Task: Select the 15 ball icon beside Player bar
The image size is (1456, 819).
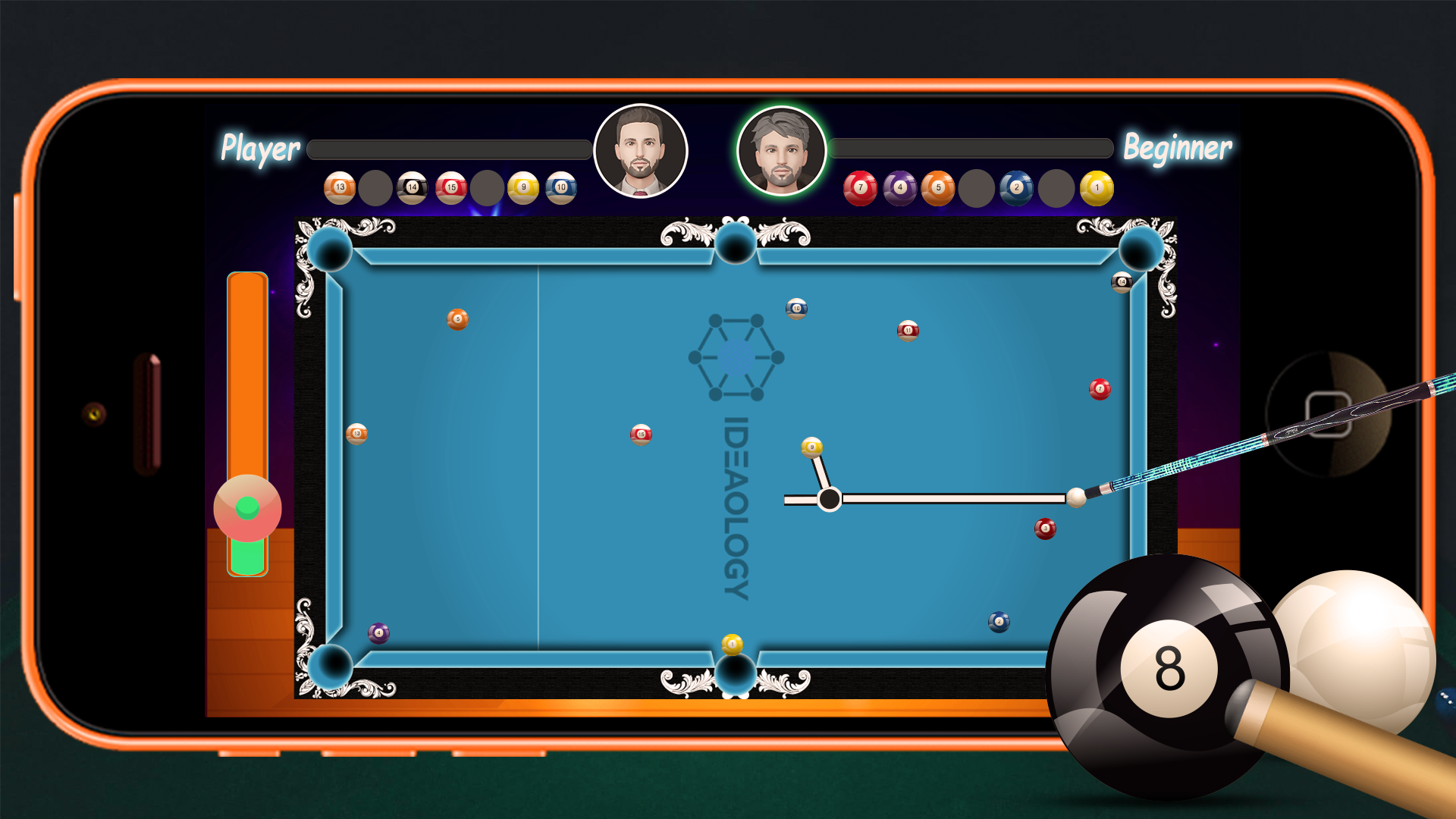Action: click(451, 186)
